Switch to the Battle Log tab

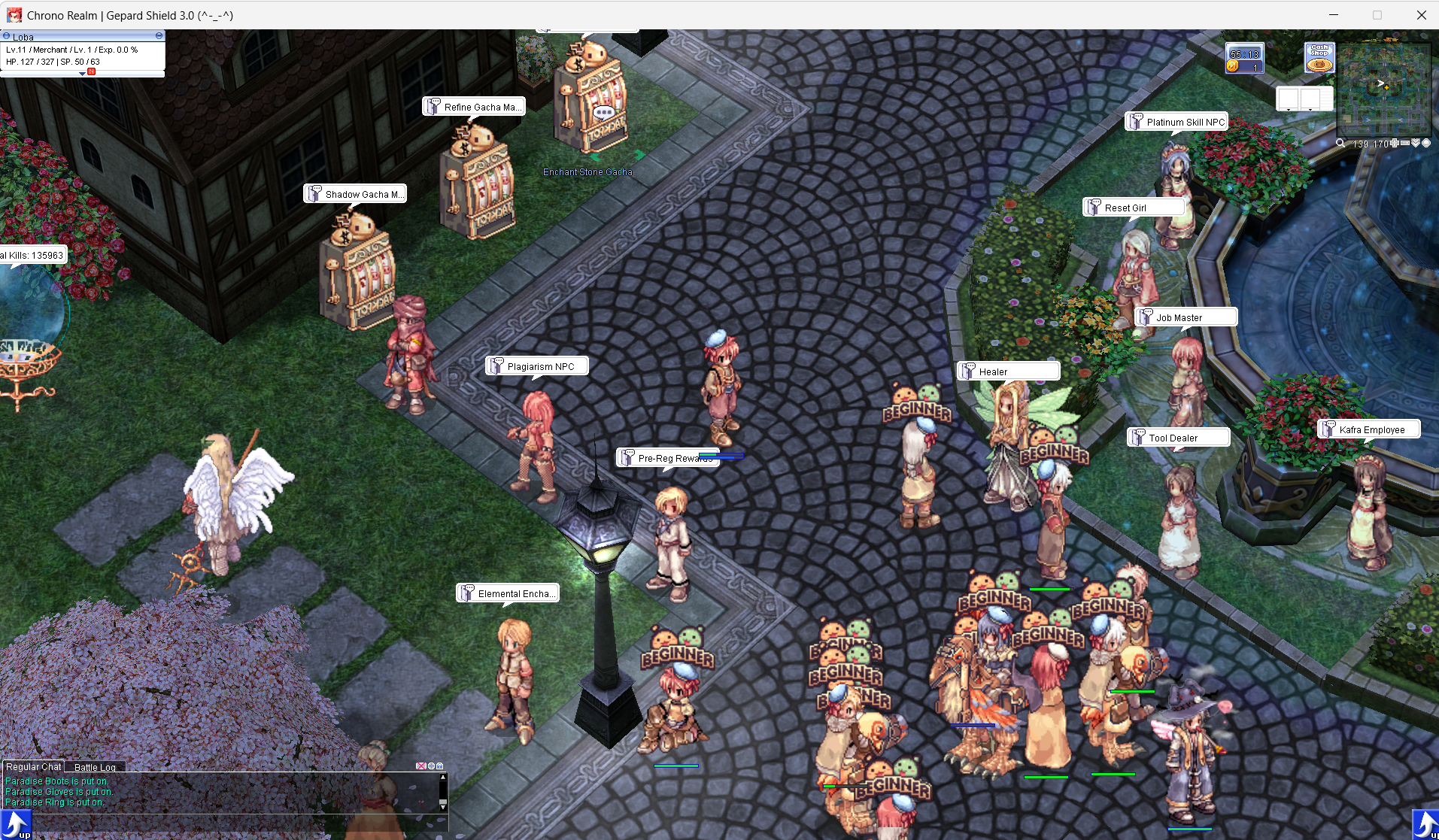95,768
